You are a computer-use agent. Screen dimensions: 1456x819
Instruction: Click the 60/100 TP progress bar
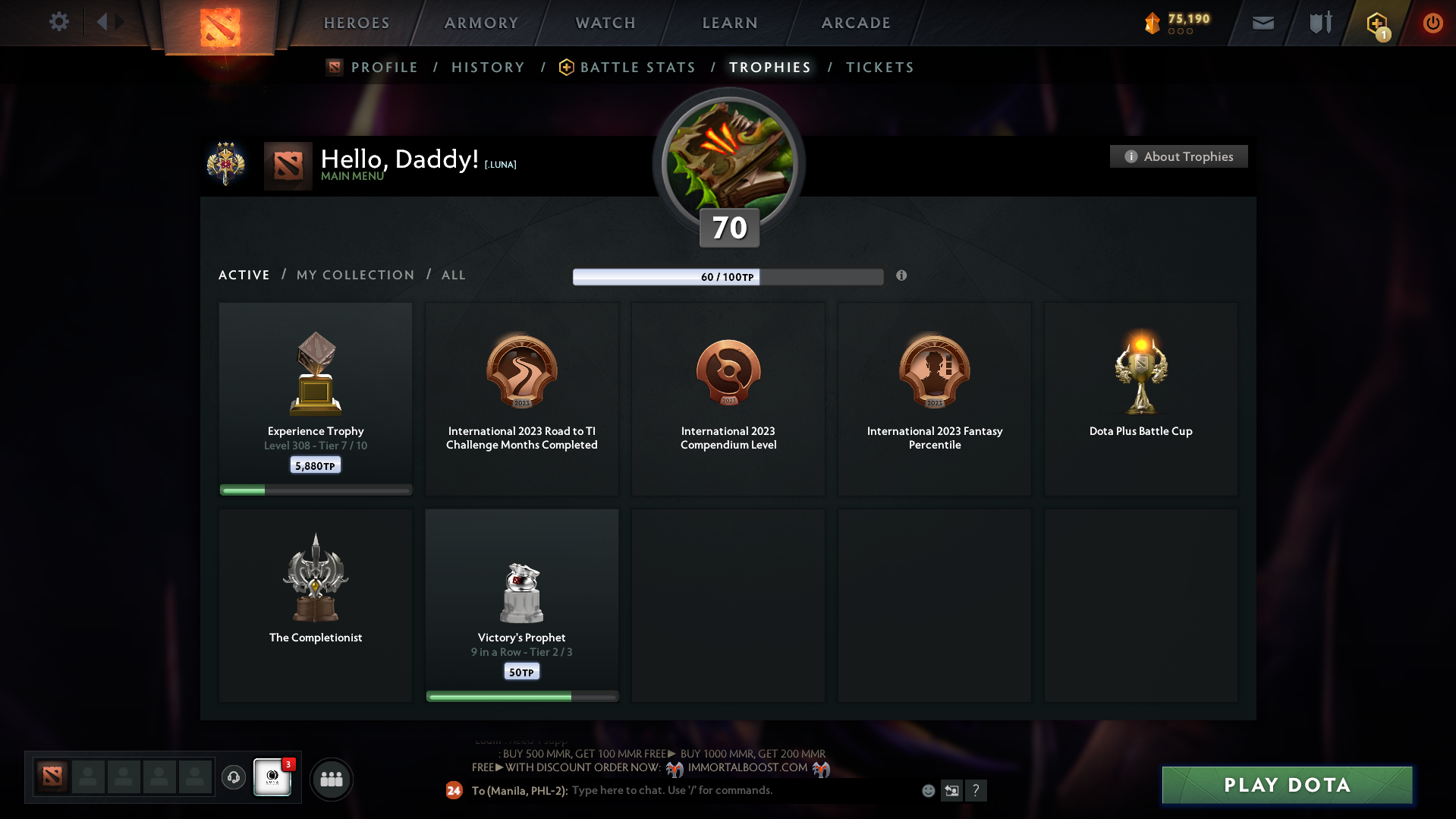coord(728,276)
